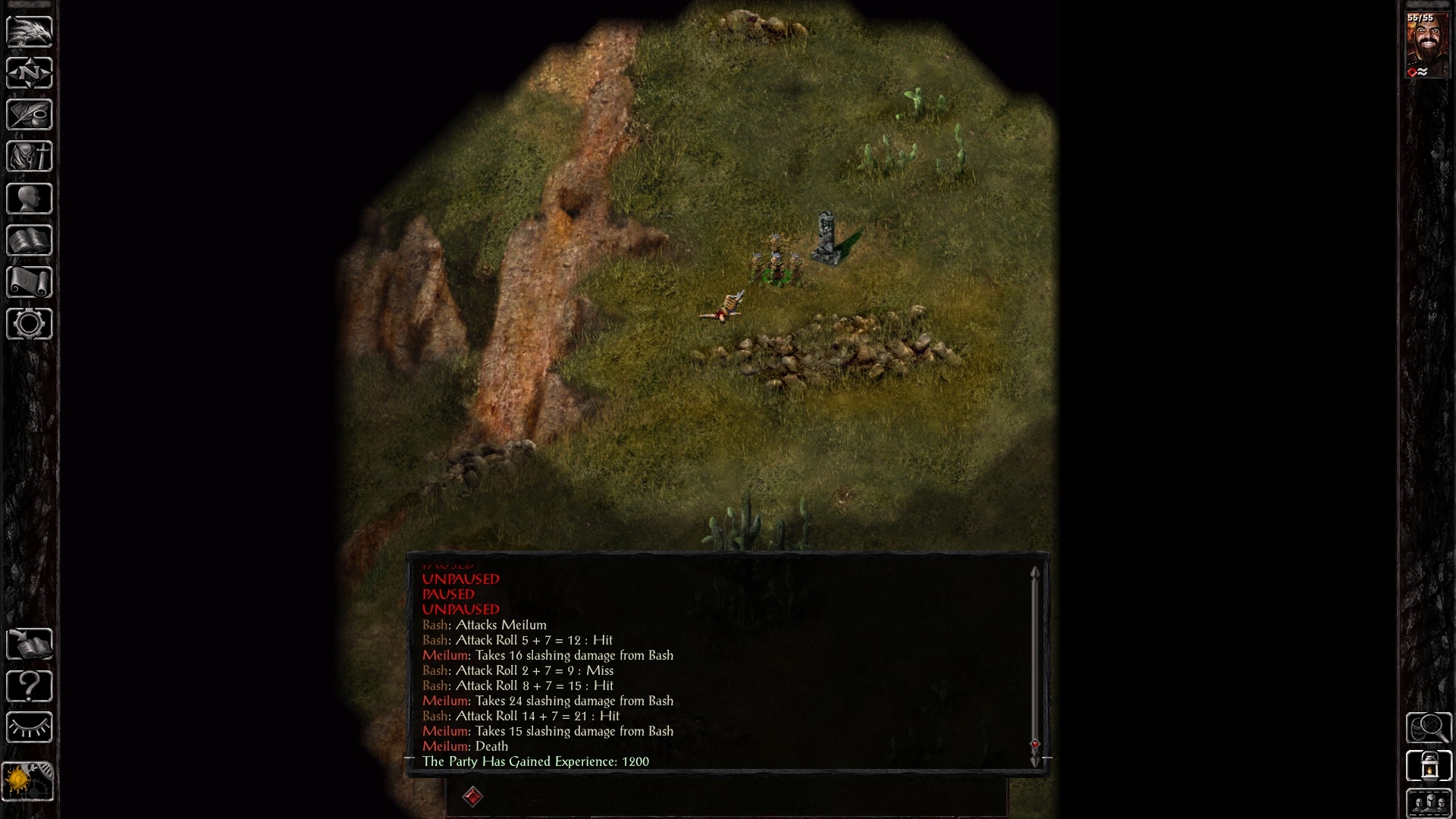Click the red diamond below the message log
This screenshot has width=1456, height=819.
tap(474, 798)
